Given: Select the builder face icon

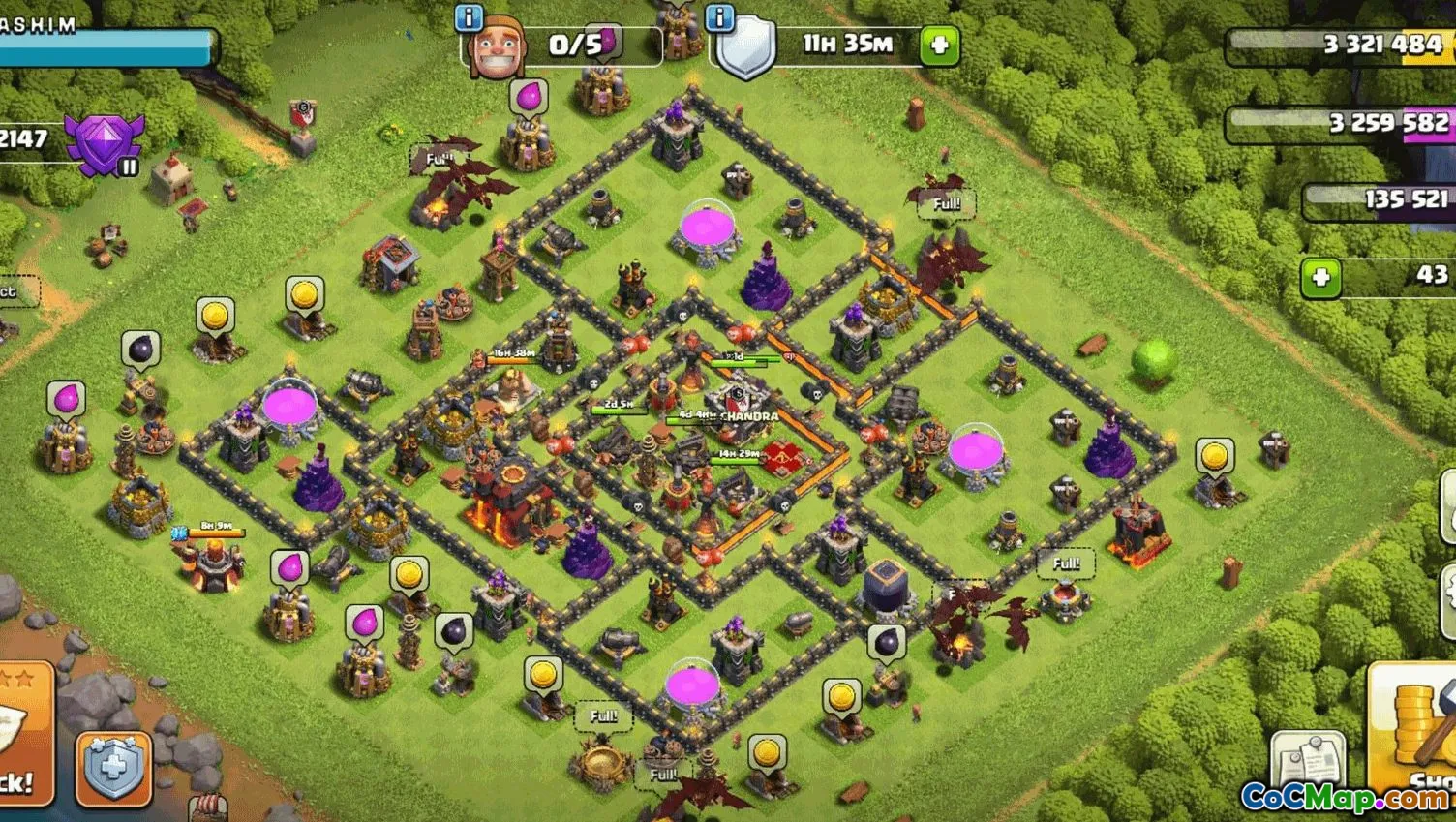Looking at the screenshot, I should [496, 48].
